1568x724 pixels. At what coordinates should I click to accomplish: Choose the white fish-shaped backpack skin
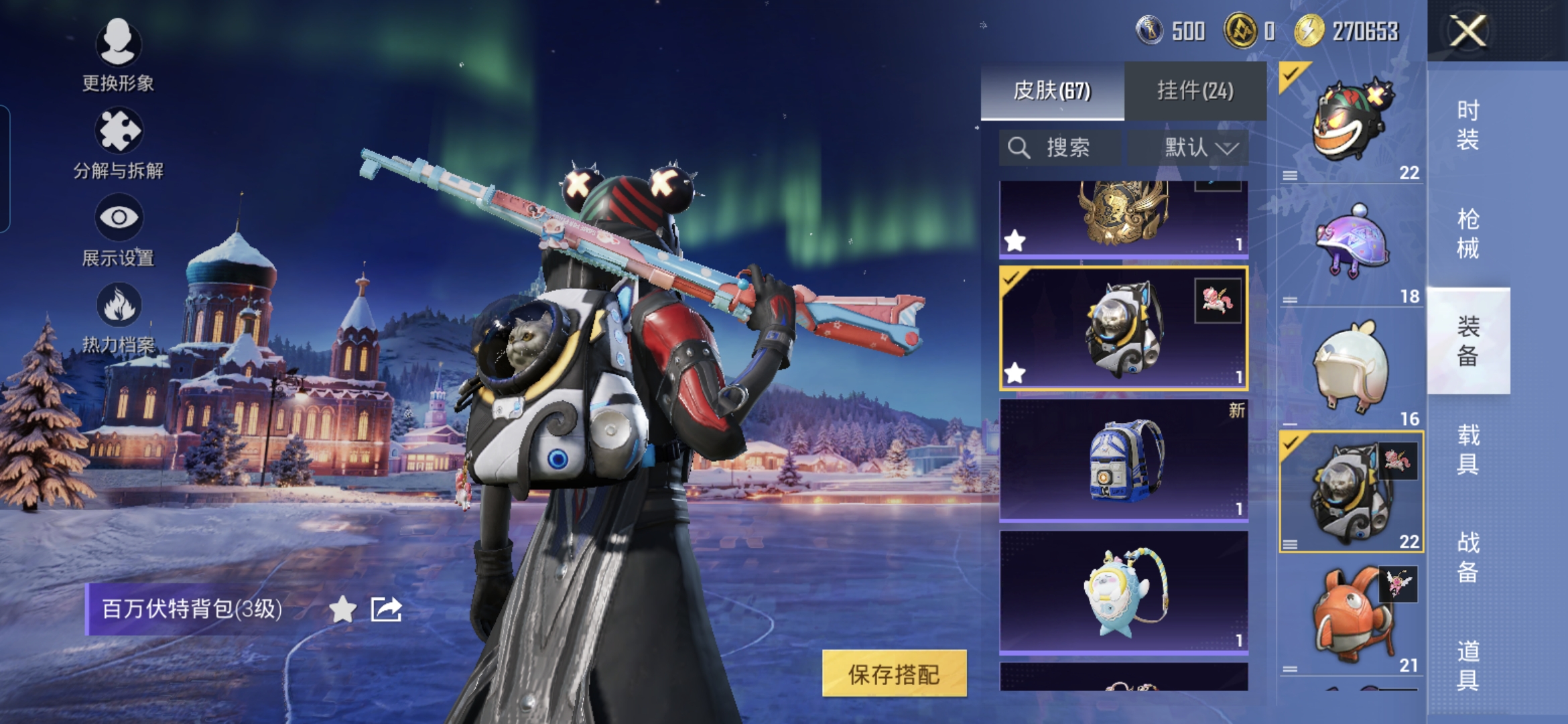point(1123,591)
